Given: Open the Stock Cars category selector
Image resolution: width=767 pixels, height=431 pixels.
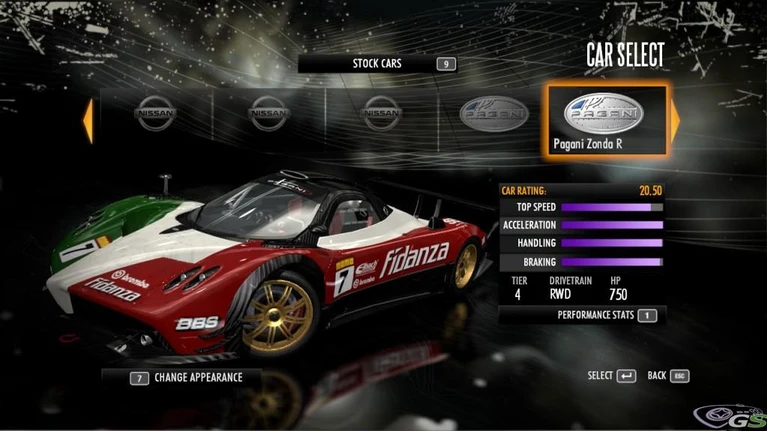Looking at the screenshot, I should (377, 64).
